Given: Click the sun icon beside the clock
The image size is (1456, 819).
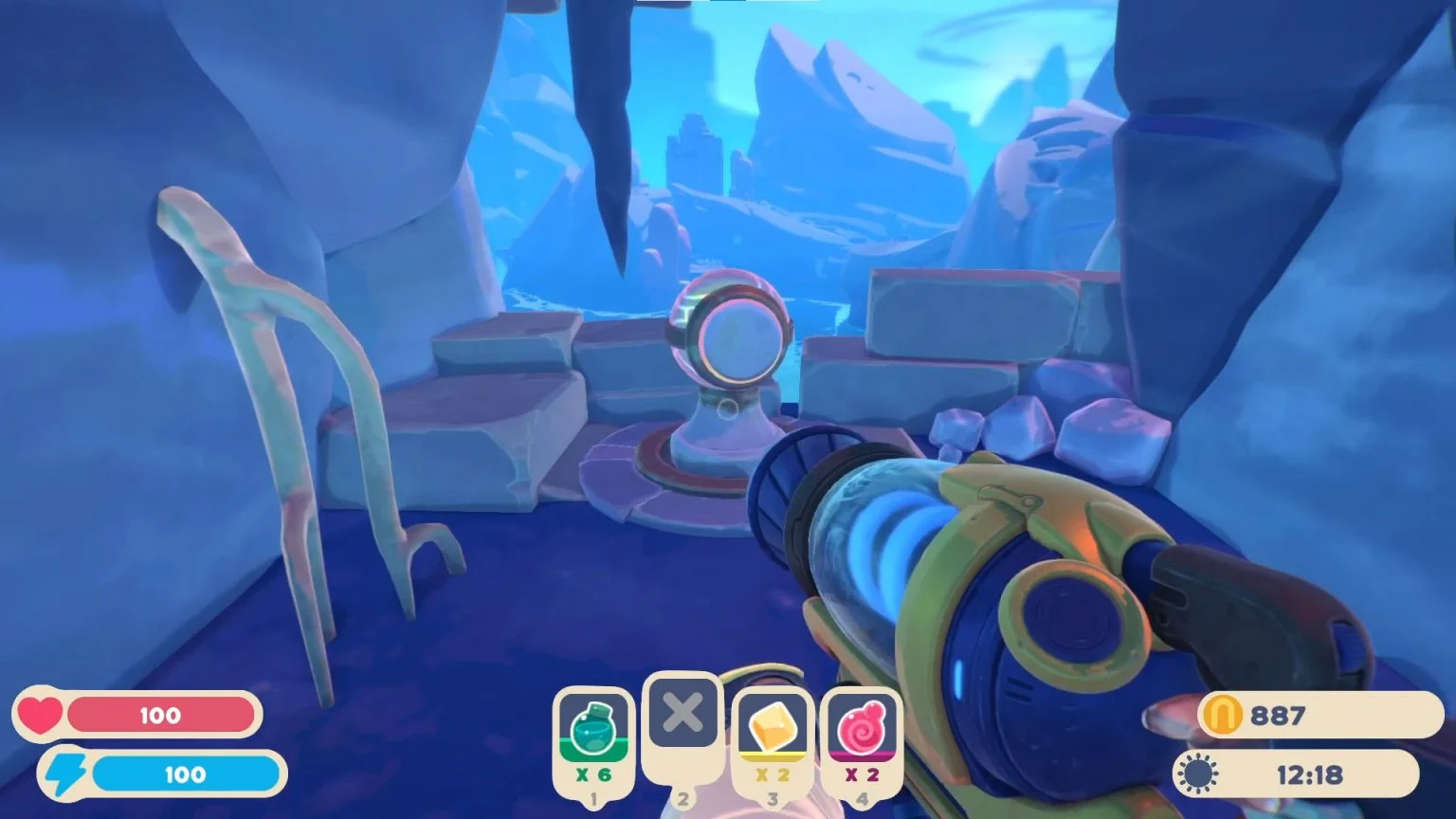Looking at the screenshot, I should click(x=1198, y=773).
